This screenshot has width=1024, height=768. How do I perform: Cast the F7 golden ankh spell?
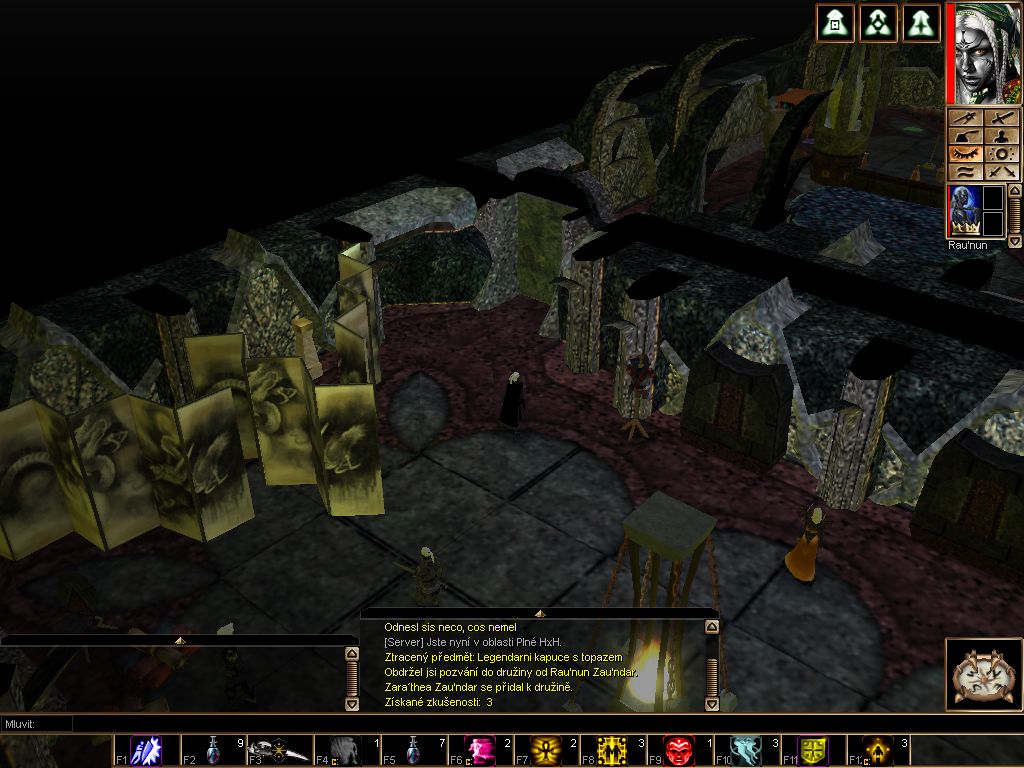click(x=547, y=750)
